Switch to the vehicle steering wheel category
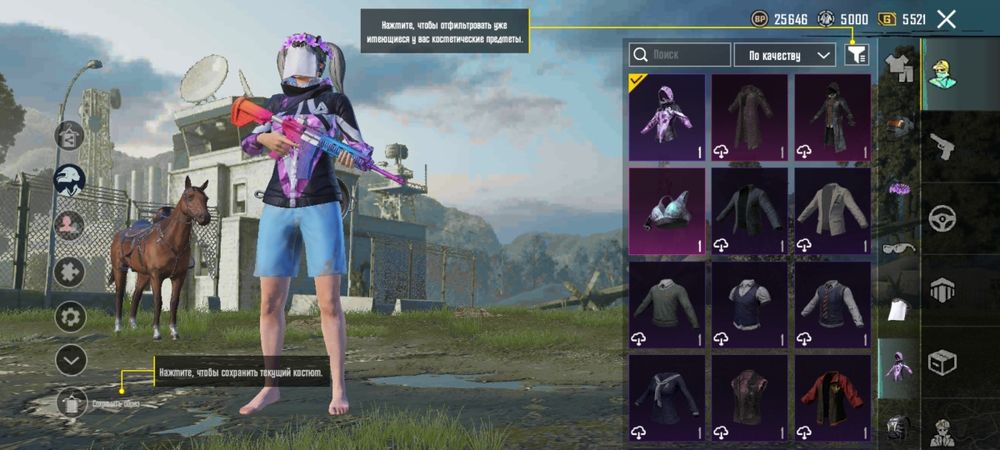This screenshot has height=450, width=1000. tap(942, 218)
